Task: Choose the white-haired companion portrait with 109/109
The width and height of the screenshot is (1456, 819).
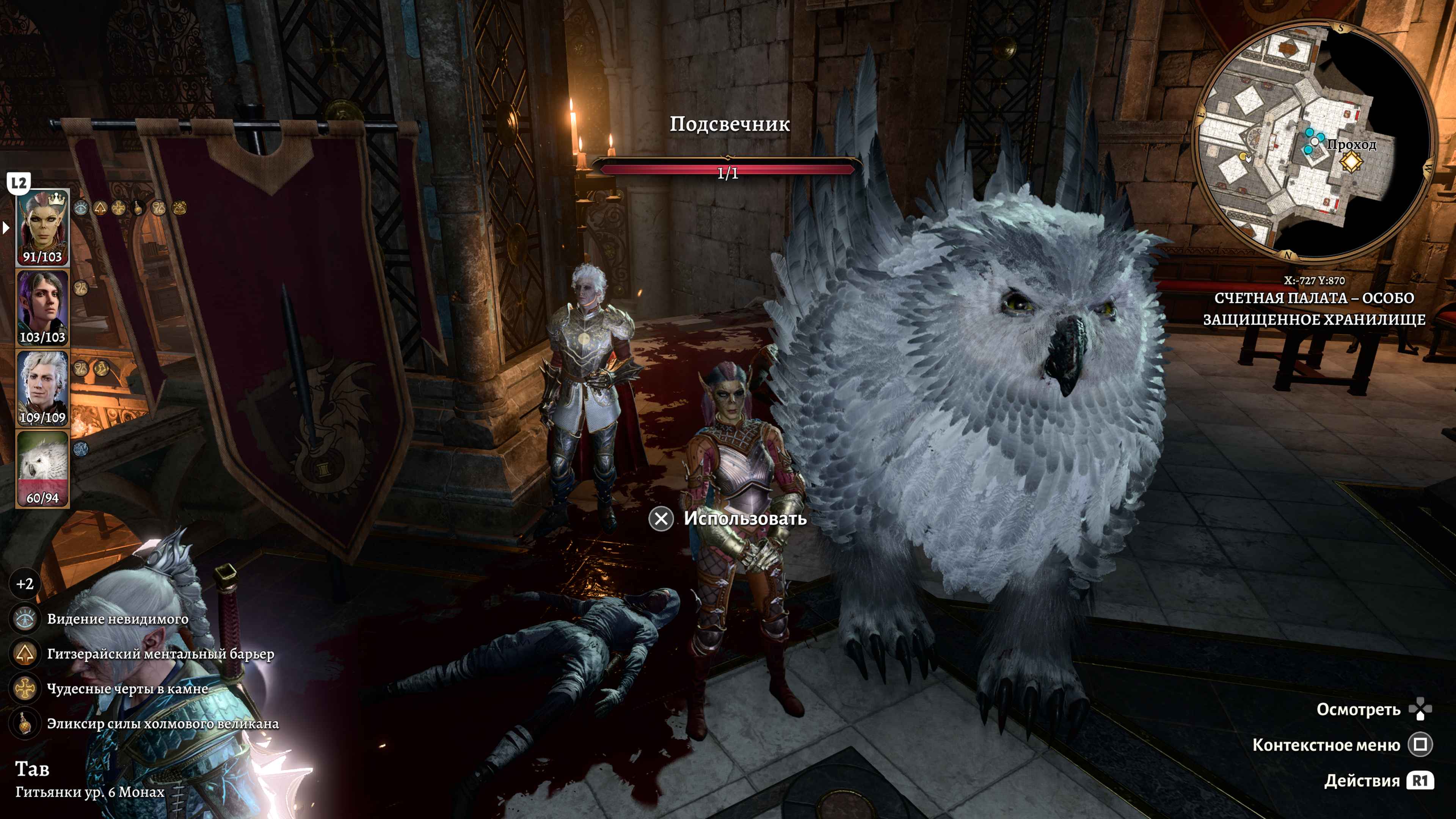Action: pos(42,388)
